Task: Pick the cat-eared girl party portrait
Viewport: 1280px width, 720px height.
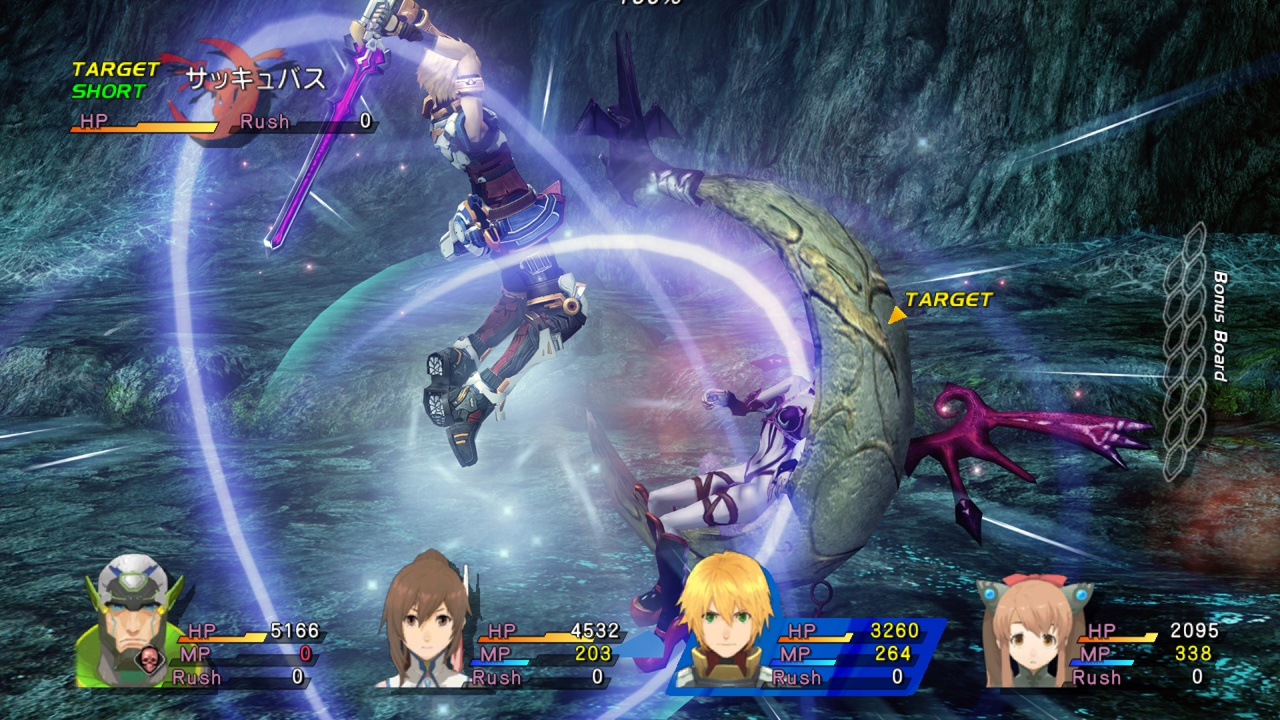Action: click(x=1023, y=630)
